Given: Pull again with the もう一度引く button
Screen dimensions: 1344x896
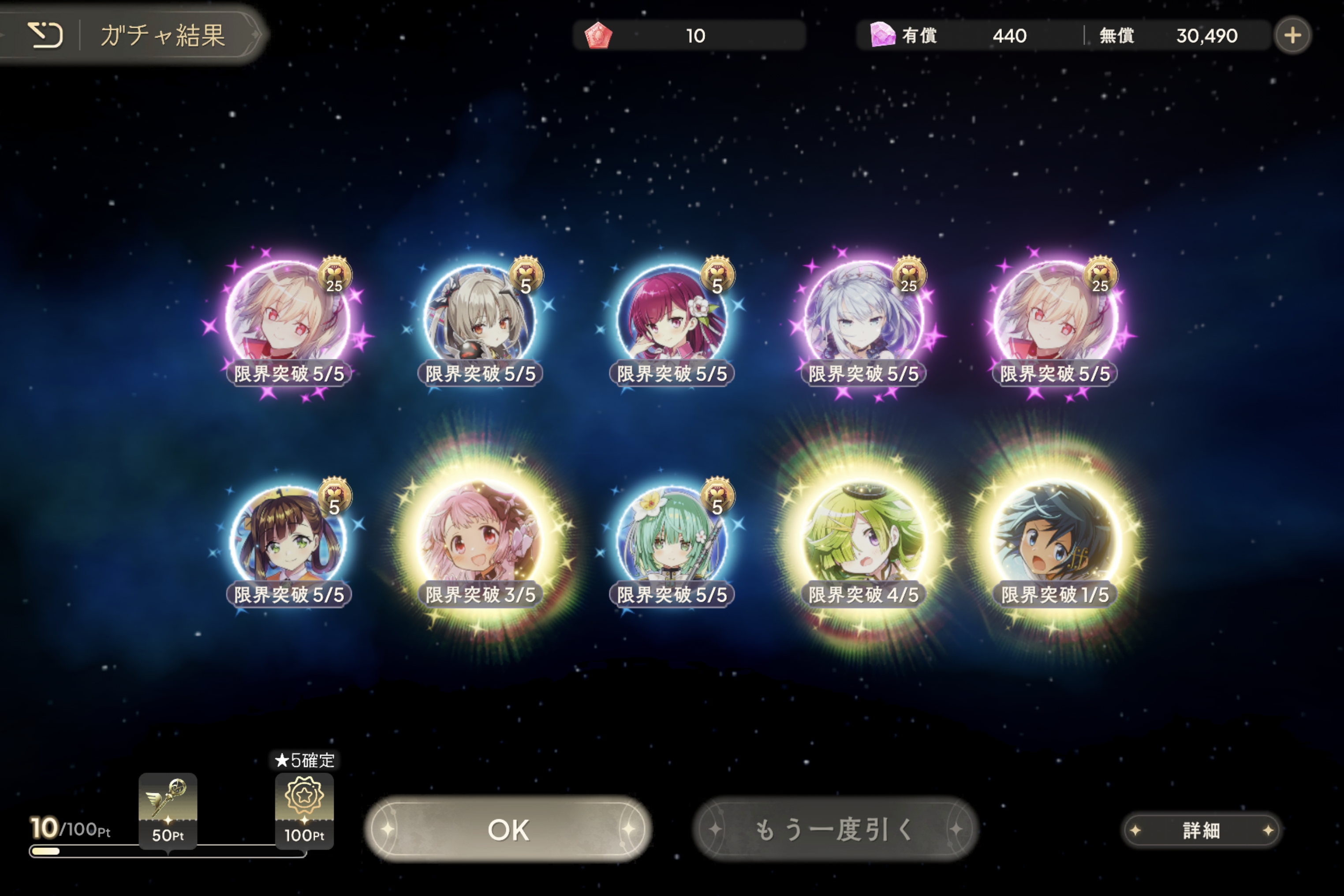Looking at the screenshot, I should coord(836,829).
